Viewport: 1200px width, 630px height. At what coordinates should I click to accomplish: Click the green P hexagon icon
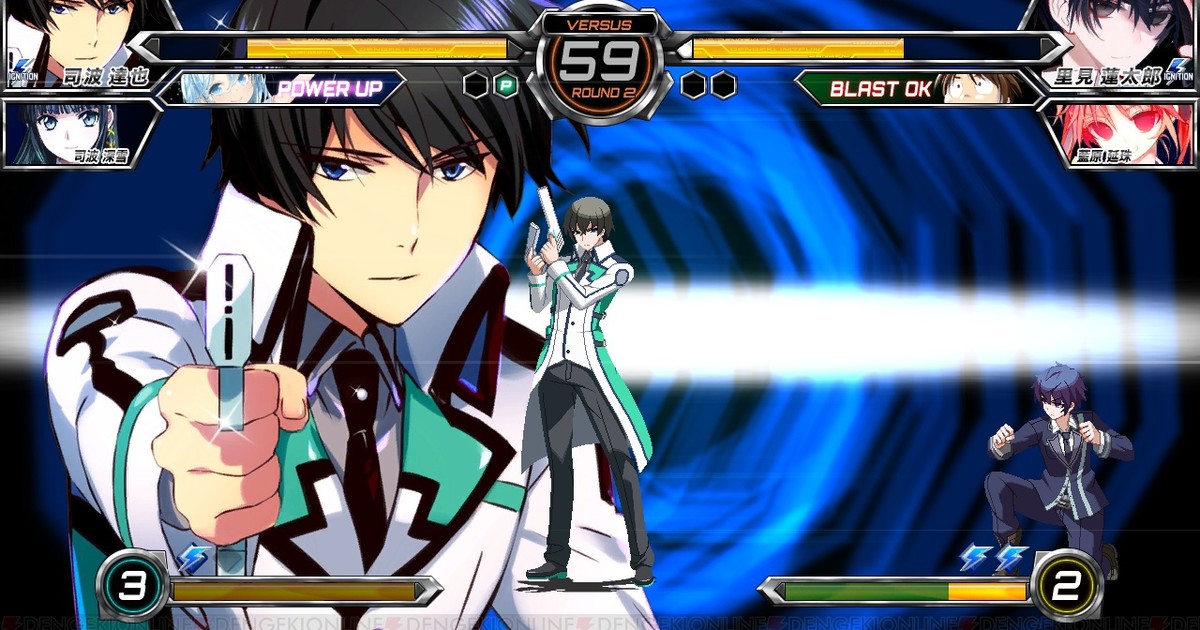point(507,86)
